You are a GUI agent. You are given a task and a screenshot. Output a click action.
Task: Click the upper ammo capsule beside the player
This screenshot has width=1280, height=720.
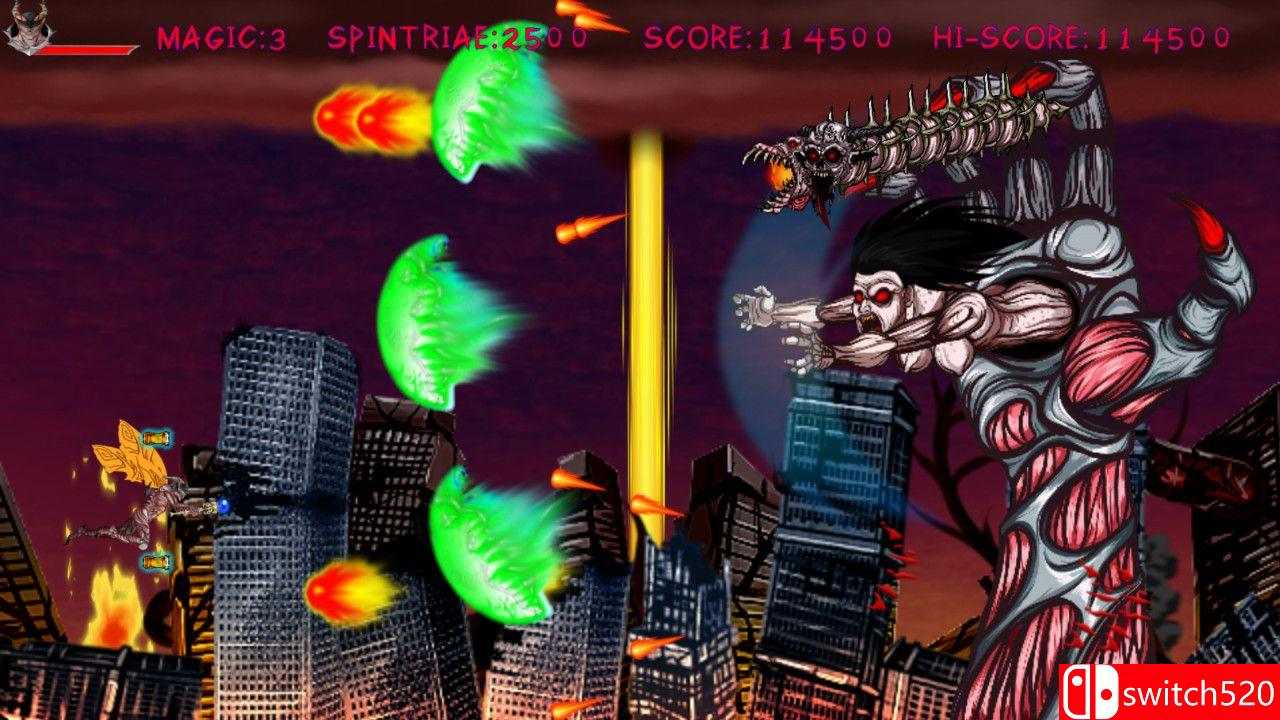coord(158,437)
